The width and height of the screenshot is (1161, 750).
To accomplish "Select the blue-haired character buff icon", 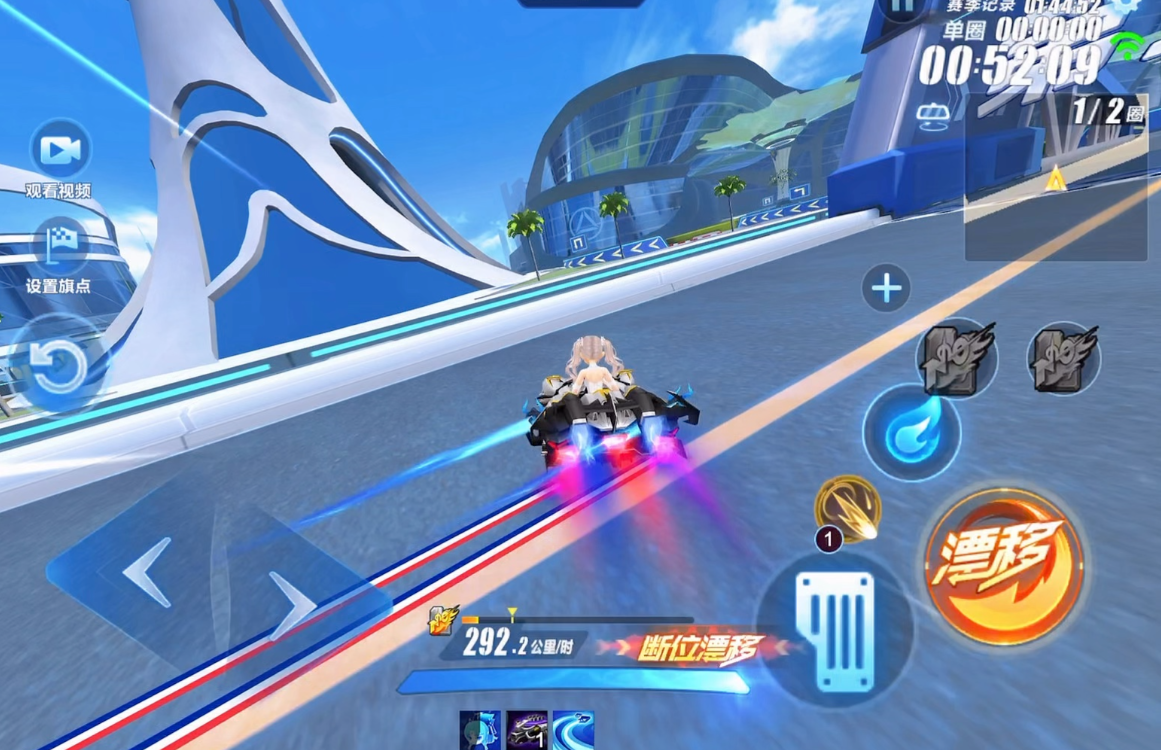I will coord(479,730).
